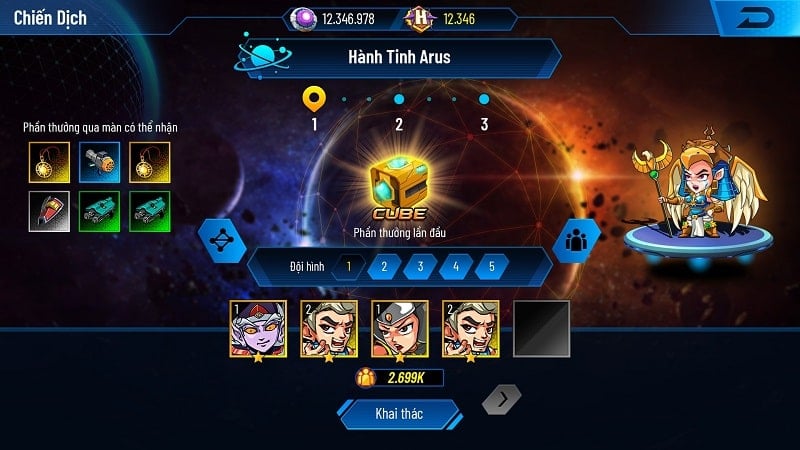
Task: Switch to formation 5
Action: pyautogui.click(x=491, y=267)
